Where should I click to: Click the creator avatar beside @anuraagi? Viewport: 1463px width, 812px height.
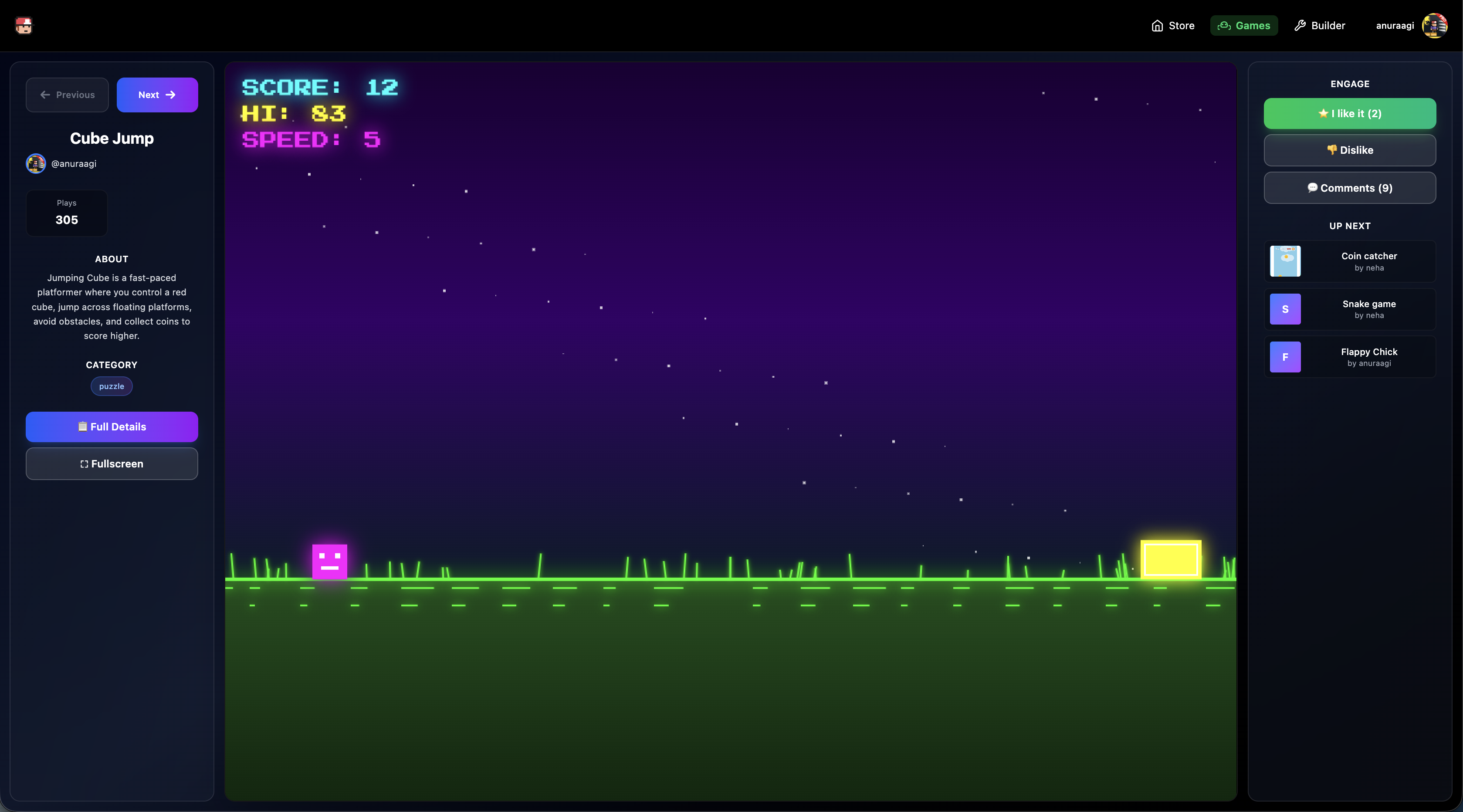click(x=35, y=163)
